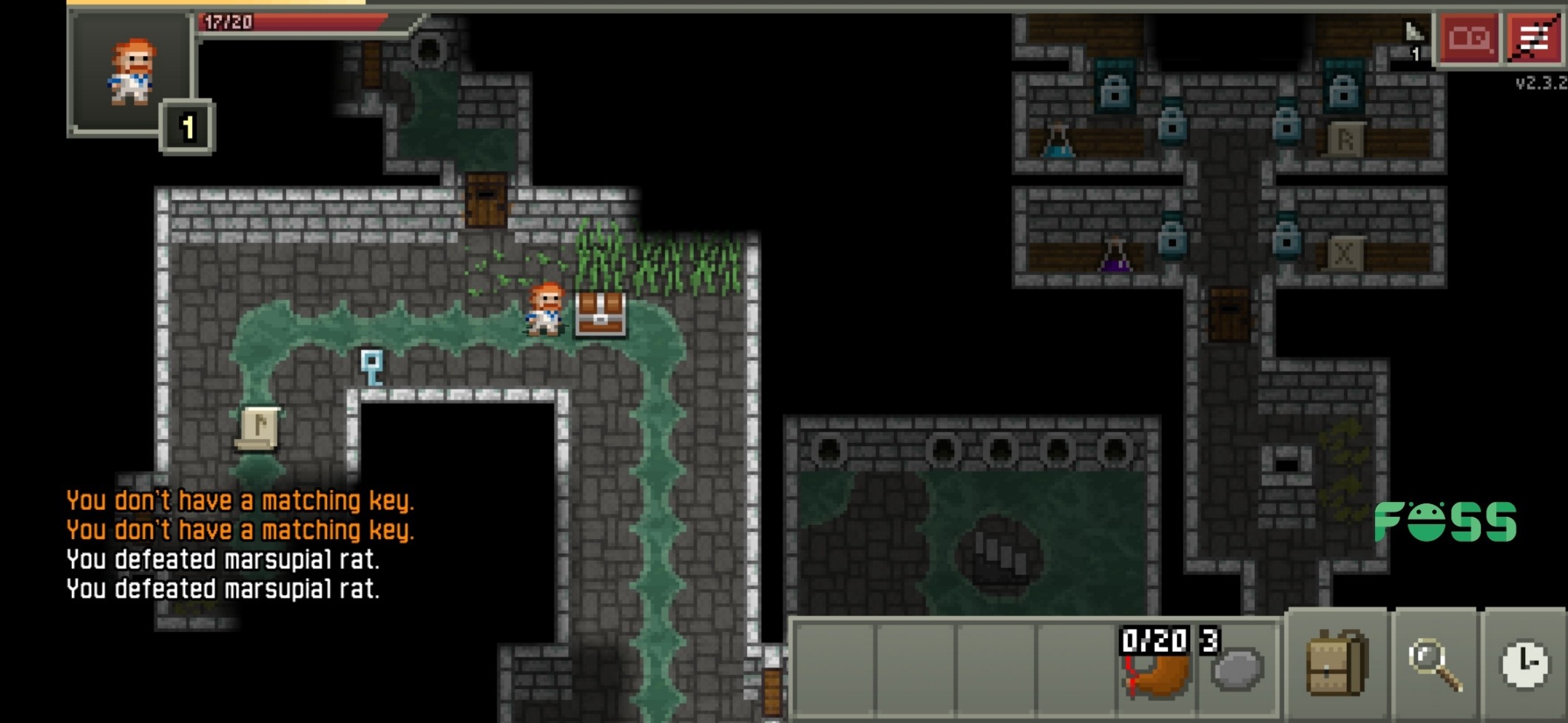Open the backpack inventory
Screen dimensions: 1568x723
(x=1337, y=663)
